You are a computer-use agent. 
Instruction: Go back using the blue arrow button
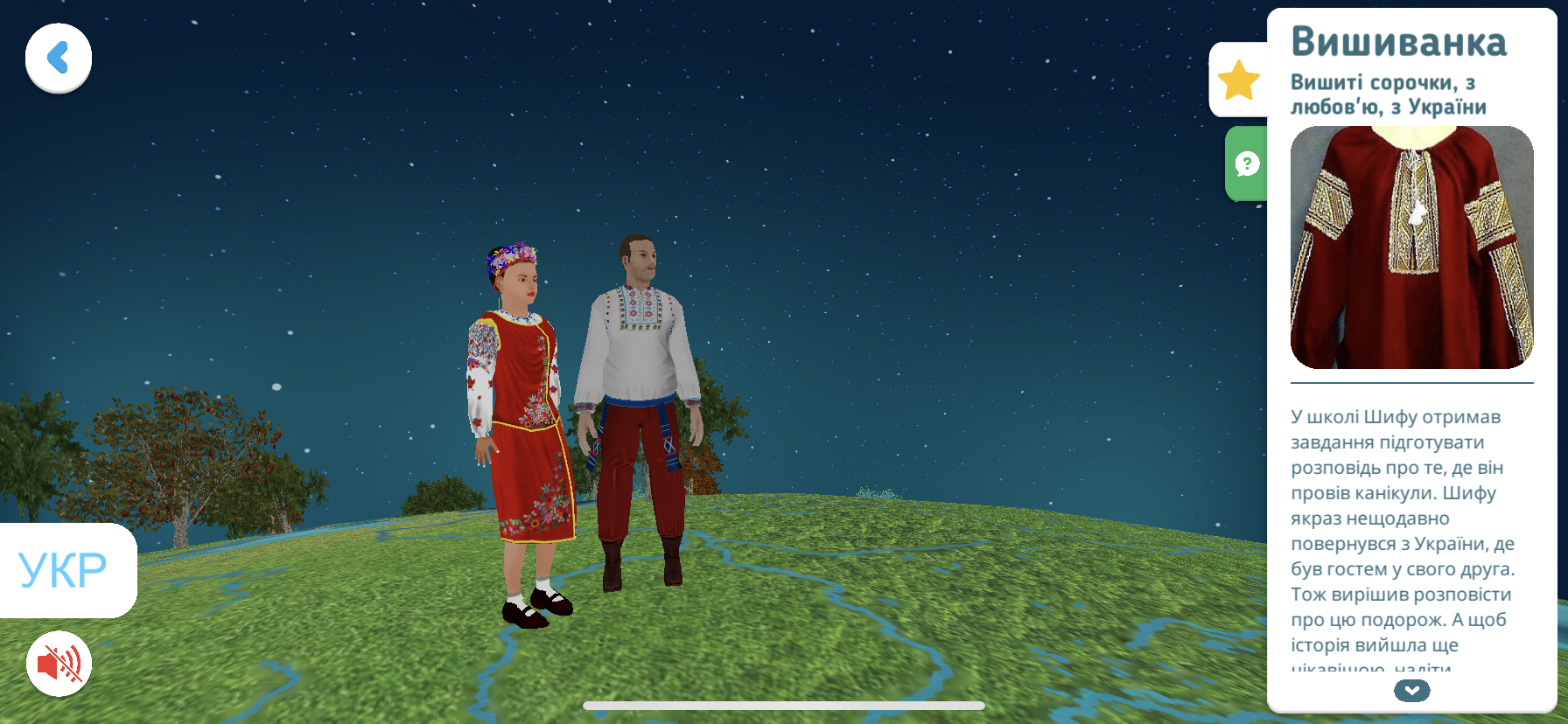59,59
